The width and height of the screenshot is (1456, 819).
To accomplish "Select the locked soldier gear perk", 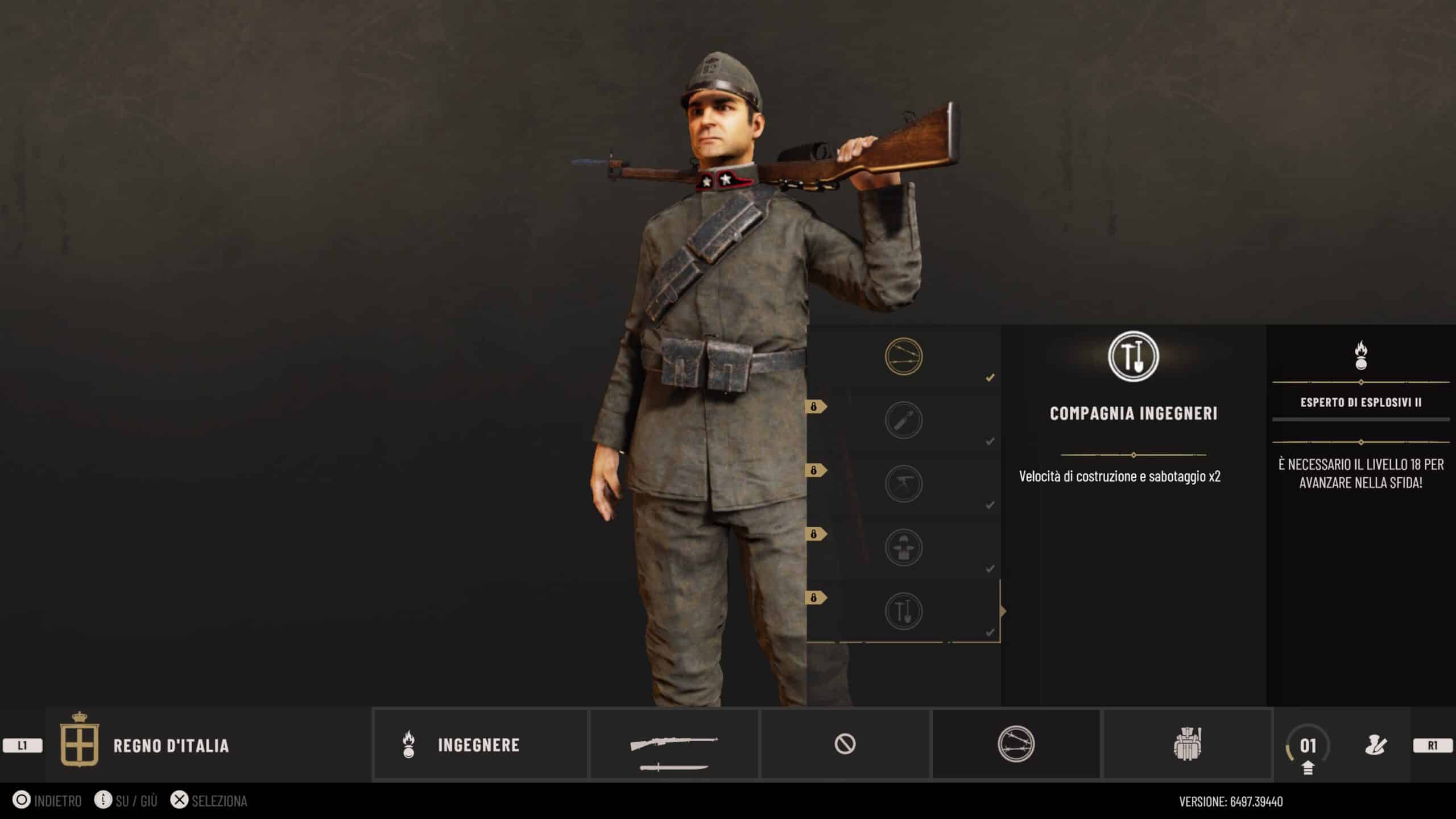I will [x=903, y=548].
